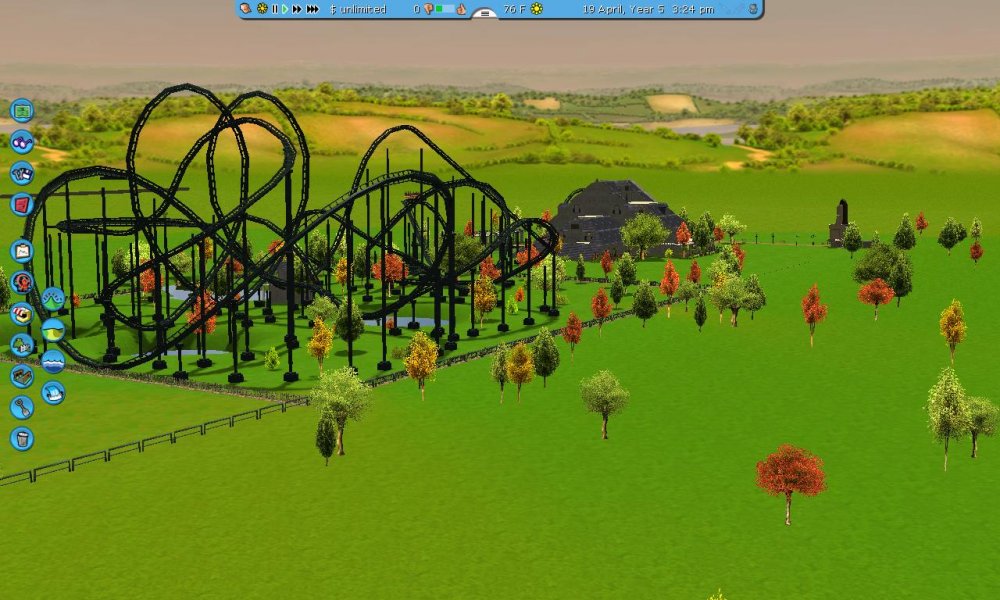The width and height of the screenshot is (1000, 600).
Task: Open the weather sun icon
Action: pos(537,9)
